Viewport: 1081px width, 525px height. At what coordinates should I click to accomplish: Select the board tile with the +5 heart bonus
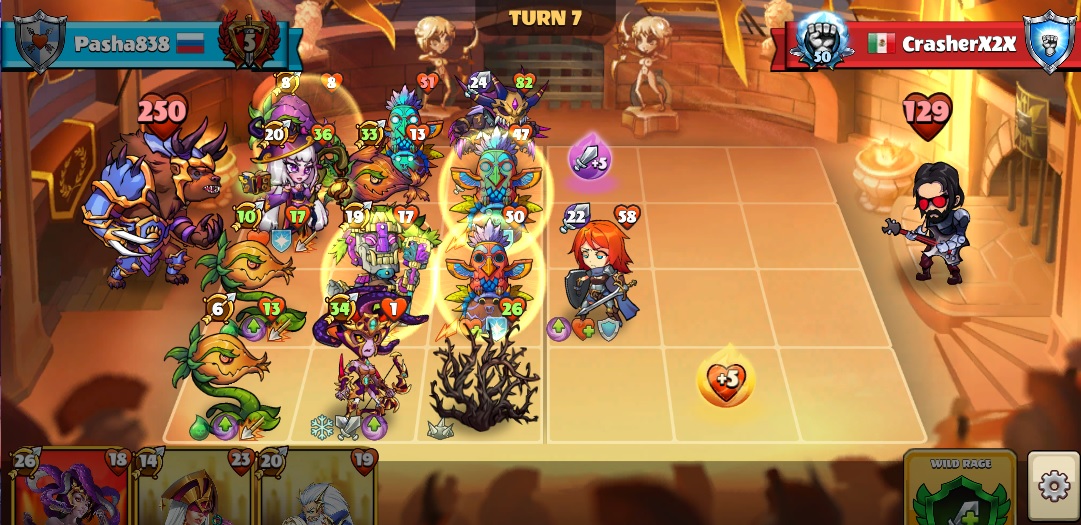726,380
